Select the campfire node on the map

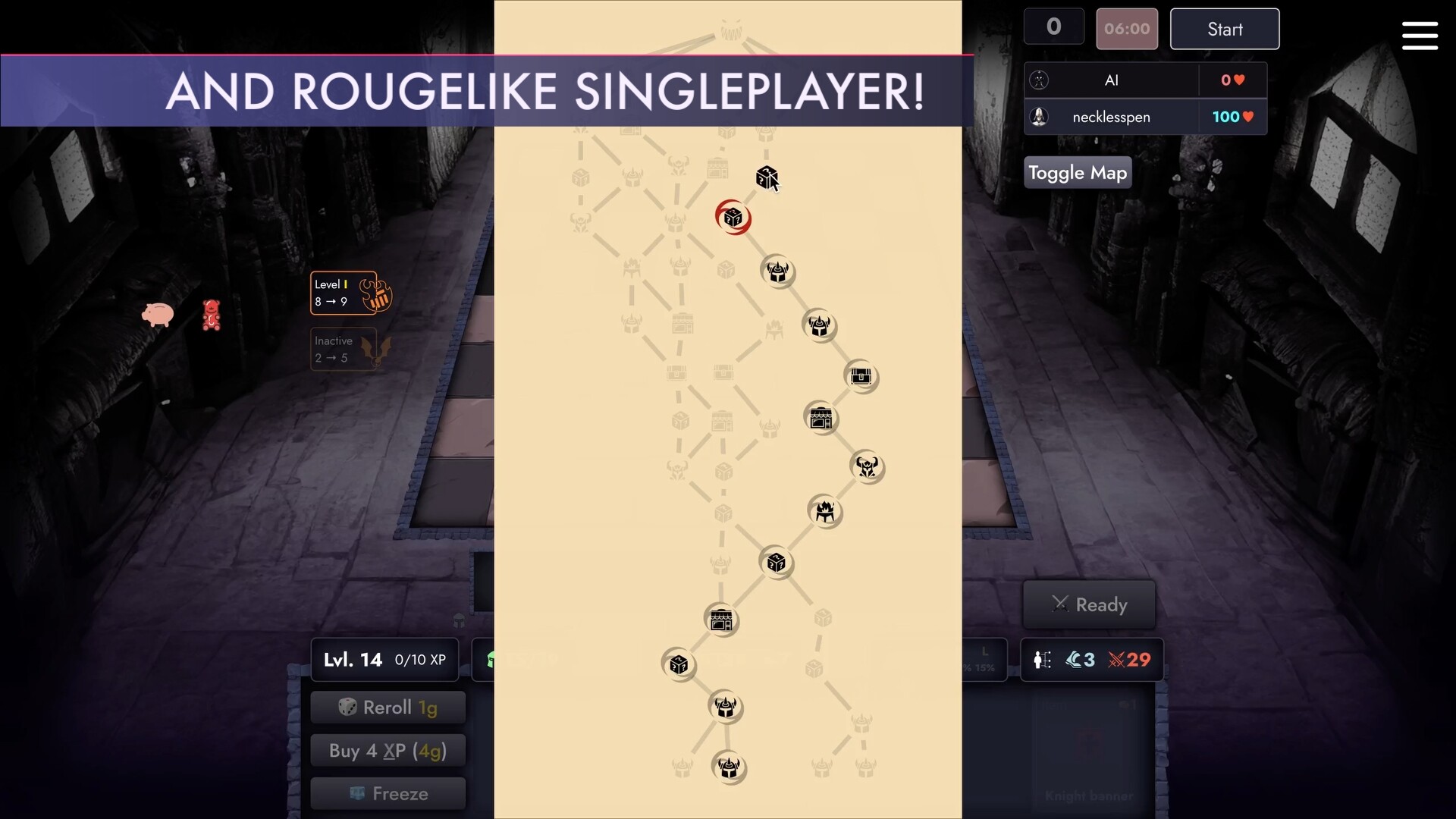click(826, 512)
